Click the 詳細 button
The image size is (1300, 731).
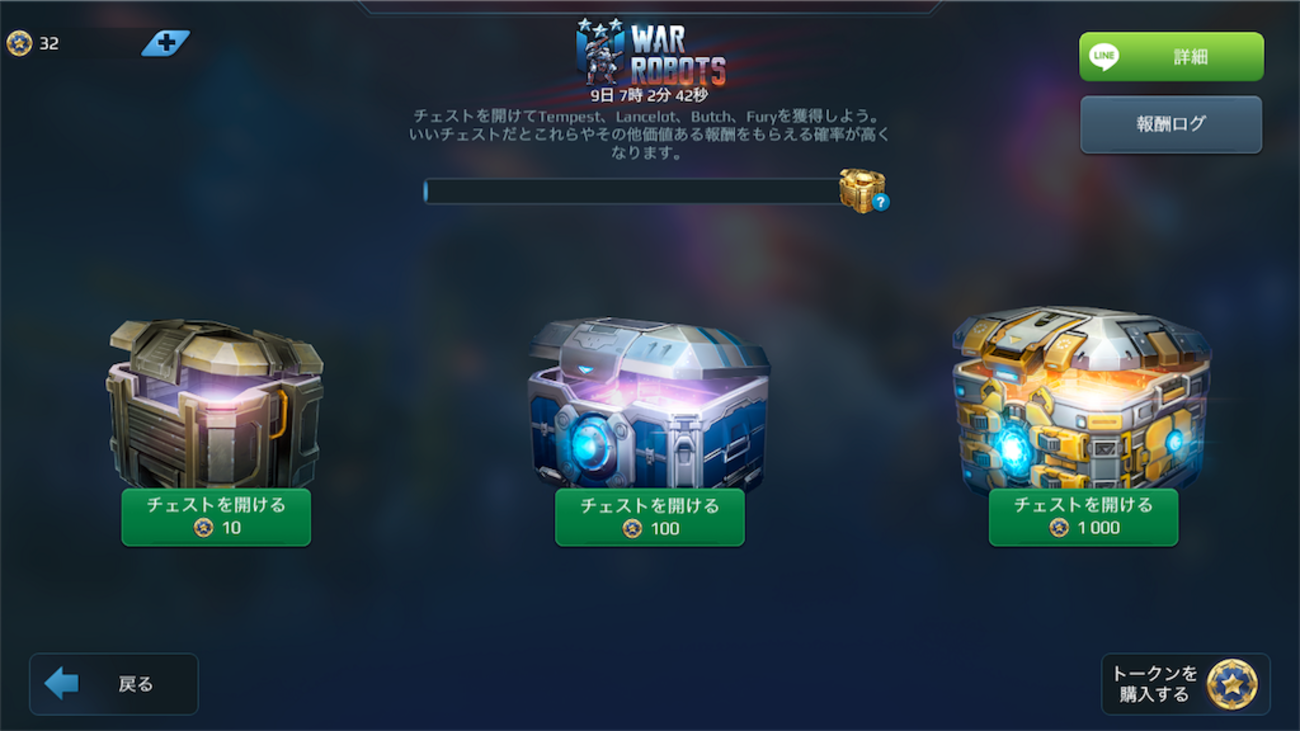(1170, 56)
